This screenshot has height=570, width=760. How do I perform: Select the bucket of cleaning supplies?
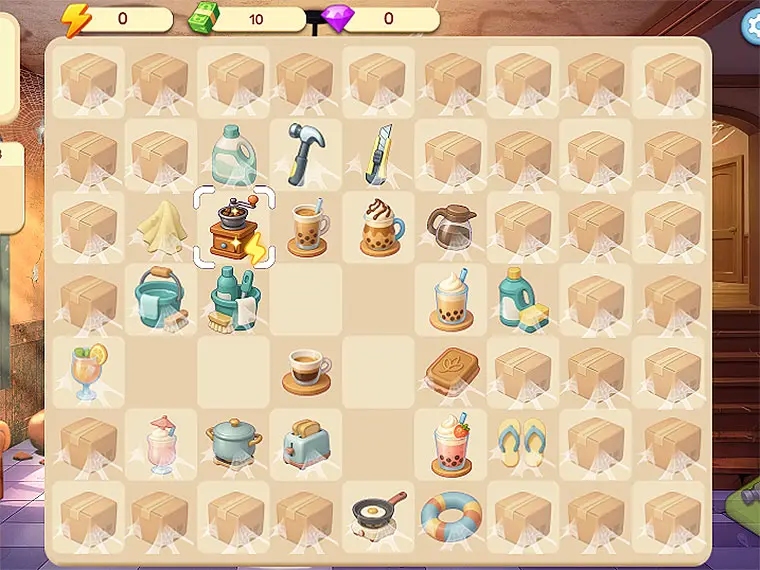234,300
